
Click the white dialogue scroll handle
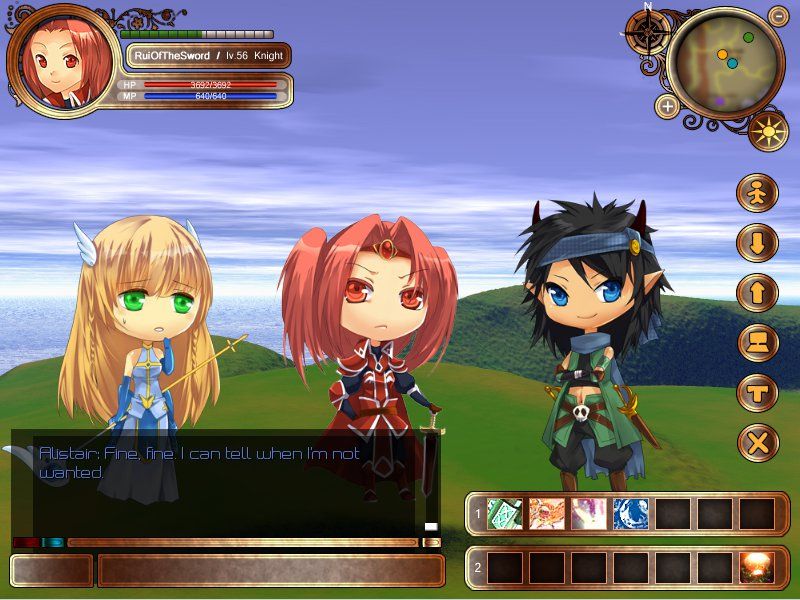click(431, 526)
